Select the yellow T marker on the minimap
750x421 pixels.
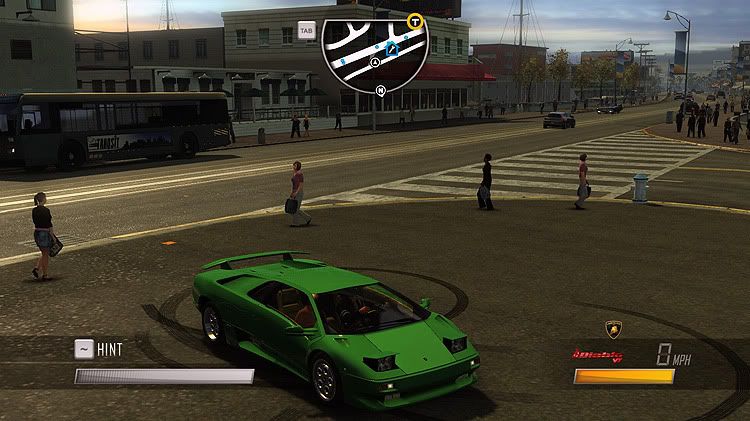pos(415,20)
